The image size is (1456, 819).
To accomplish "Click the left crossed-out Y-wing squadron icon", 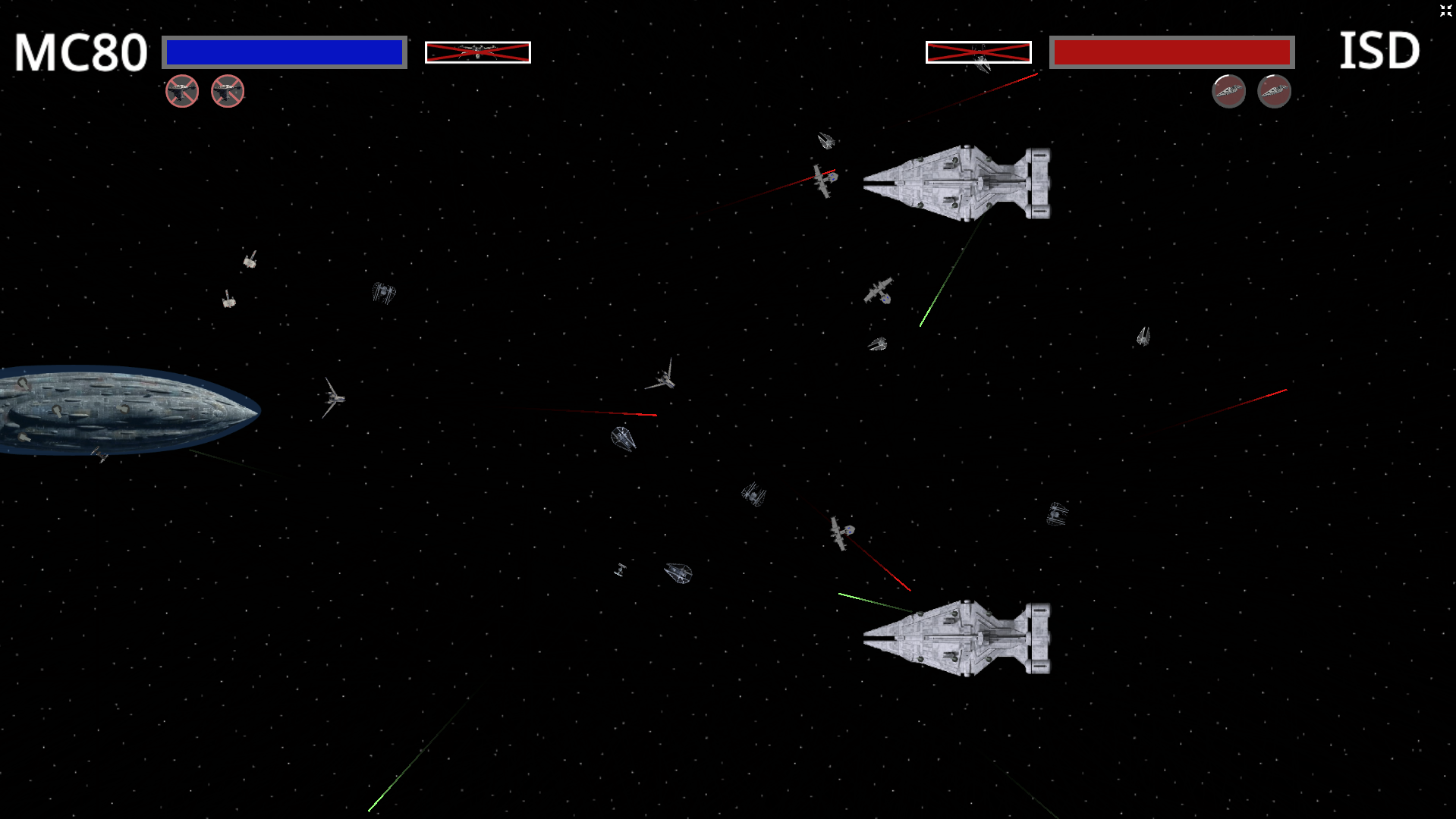I will [182, 90].
